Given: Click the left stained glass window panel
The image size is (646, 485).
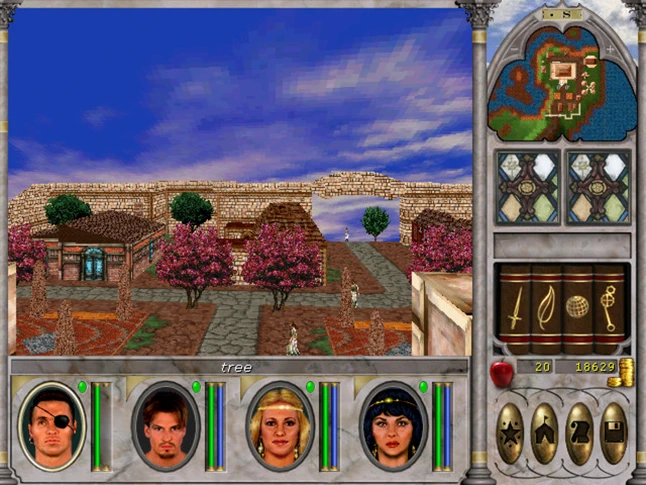Looking at the screenshot, I should [x=528, y=187].
